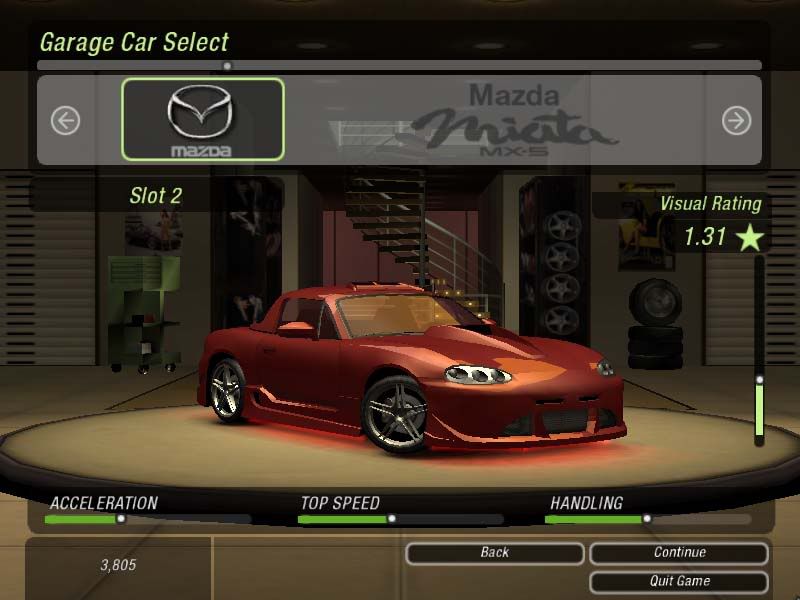Show the next car with right arrow
This screenshot has height=600, width=800.
[736, 121]
